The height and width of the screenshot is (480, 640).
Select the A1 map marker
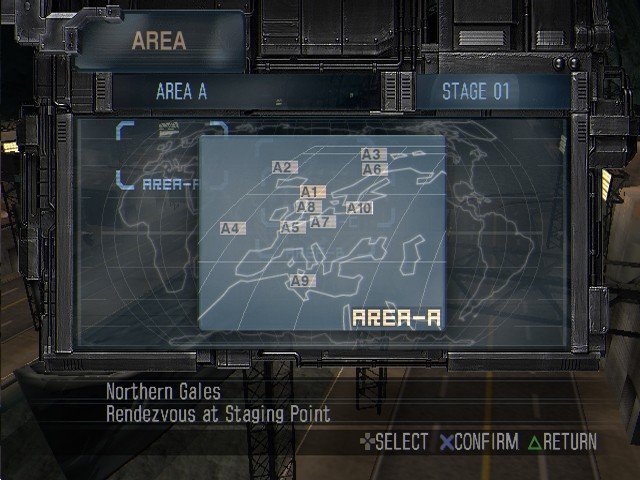309,192
